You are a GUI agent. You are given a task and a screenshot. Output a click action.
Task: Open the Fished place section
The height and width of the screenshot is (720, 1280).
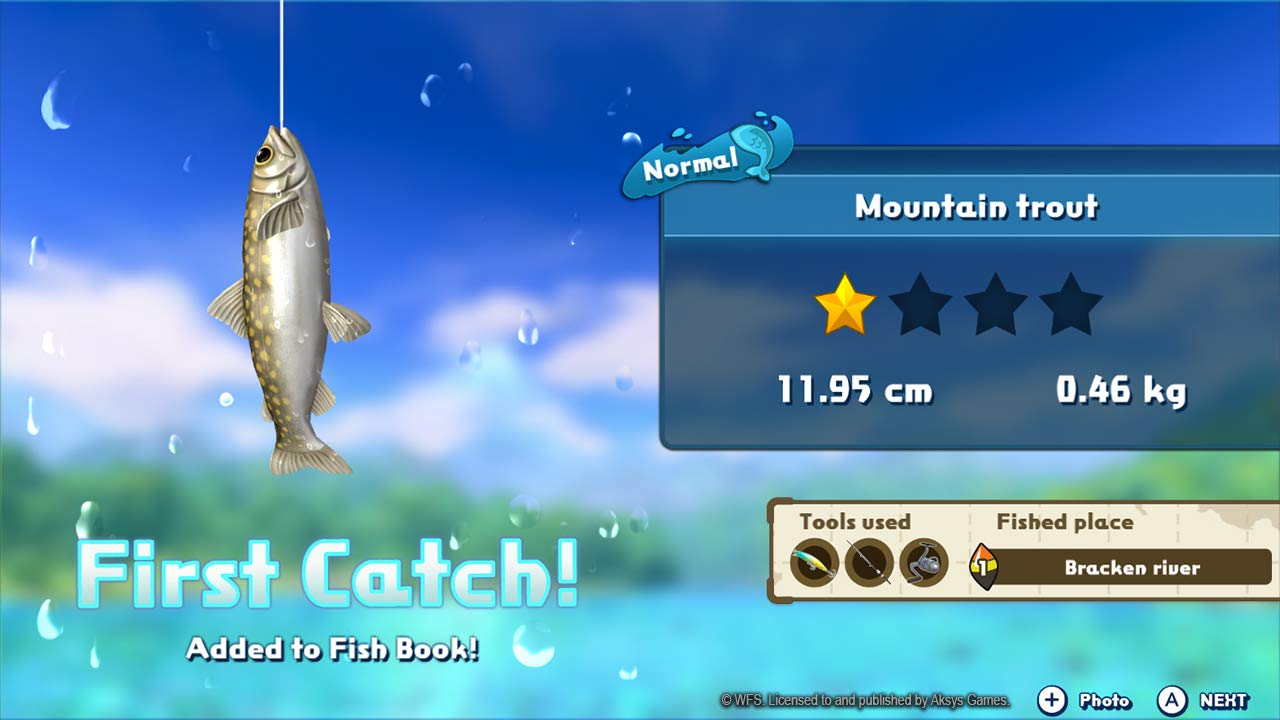pyautogui.click(x=1064, y=522)
